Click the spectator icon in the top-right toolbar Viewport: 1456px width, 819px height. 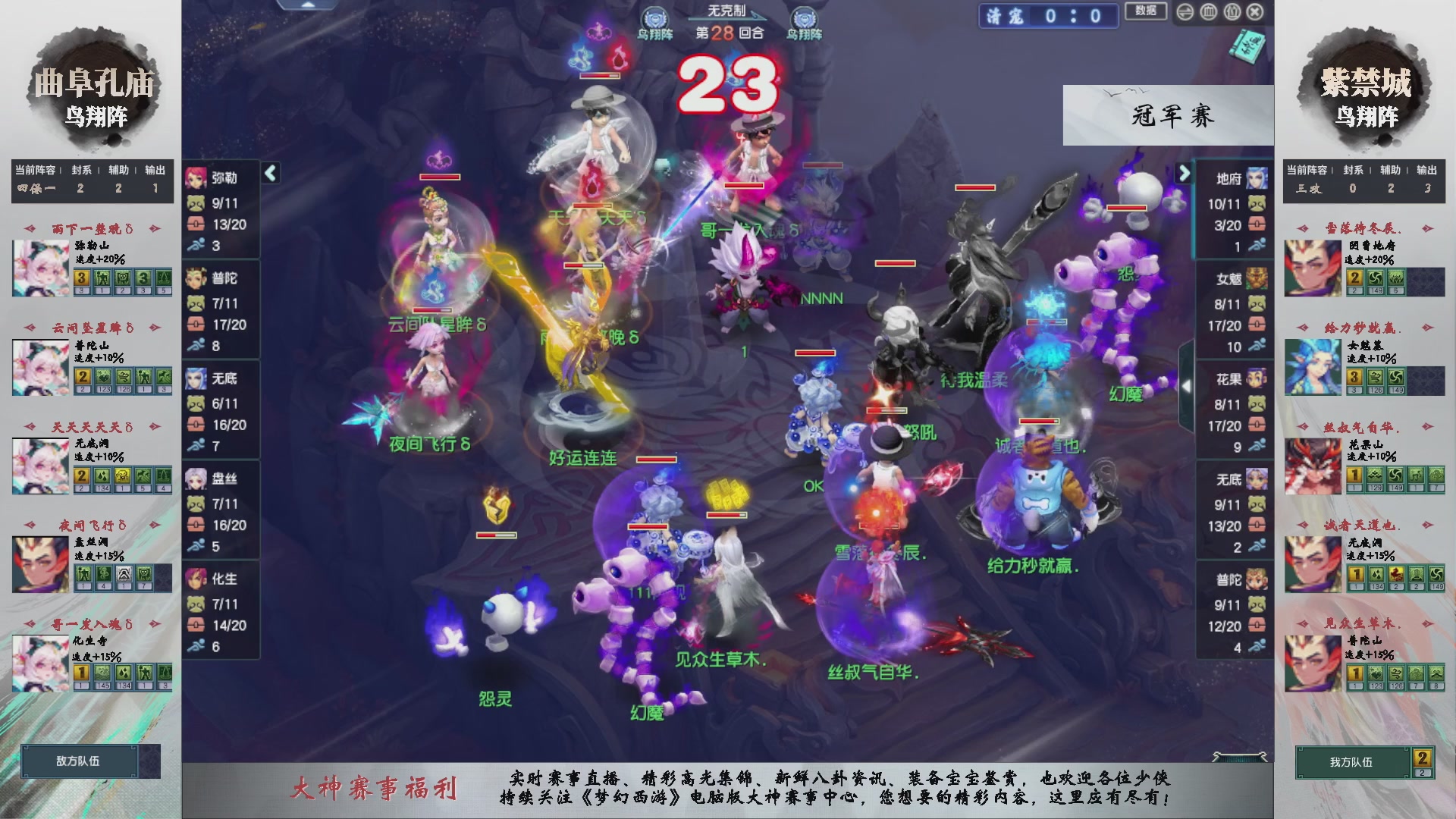pos(1232,12)
